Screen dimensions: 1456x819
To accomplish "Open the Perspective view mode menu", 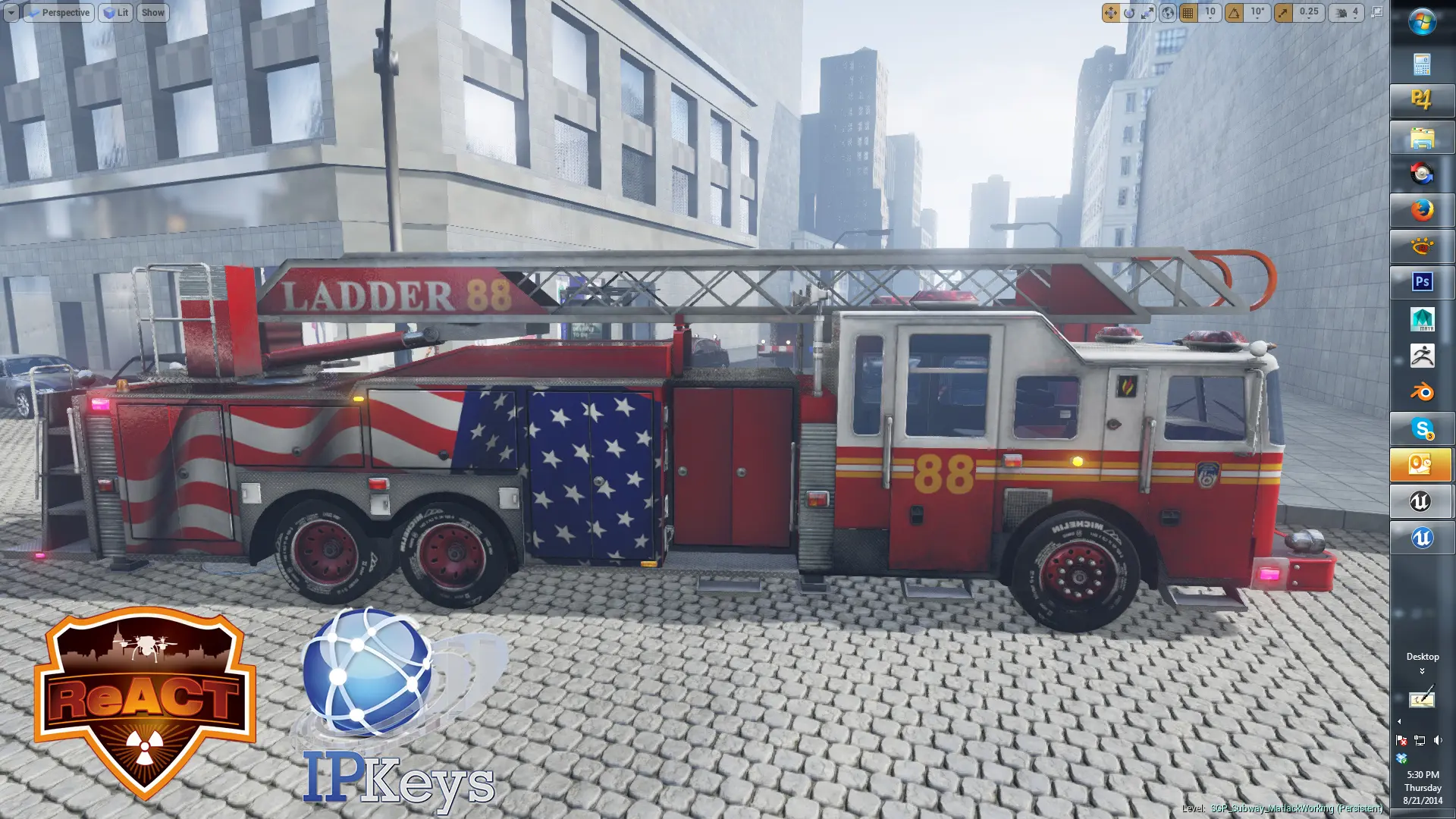I will [59, 13].
